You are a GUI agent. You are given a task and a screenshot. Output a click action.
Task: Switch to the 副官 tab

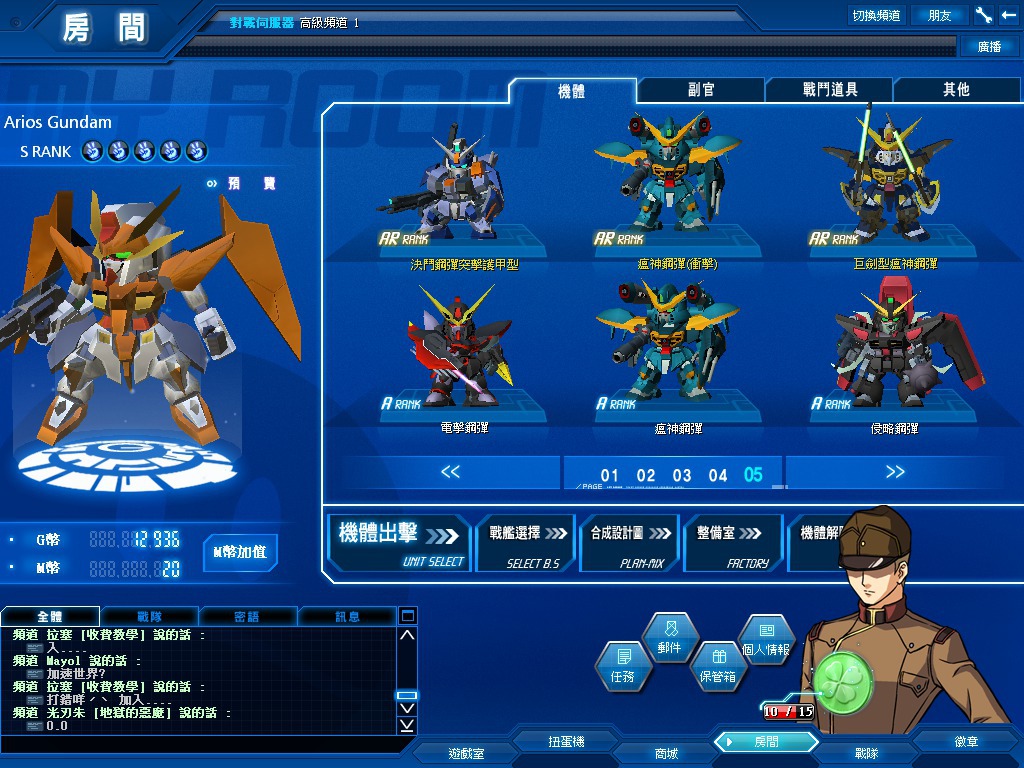coord(701,90)
